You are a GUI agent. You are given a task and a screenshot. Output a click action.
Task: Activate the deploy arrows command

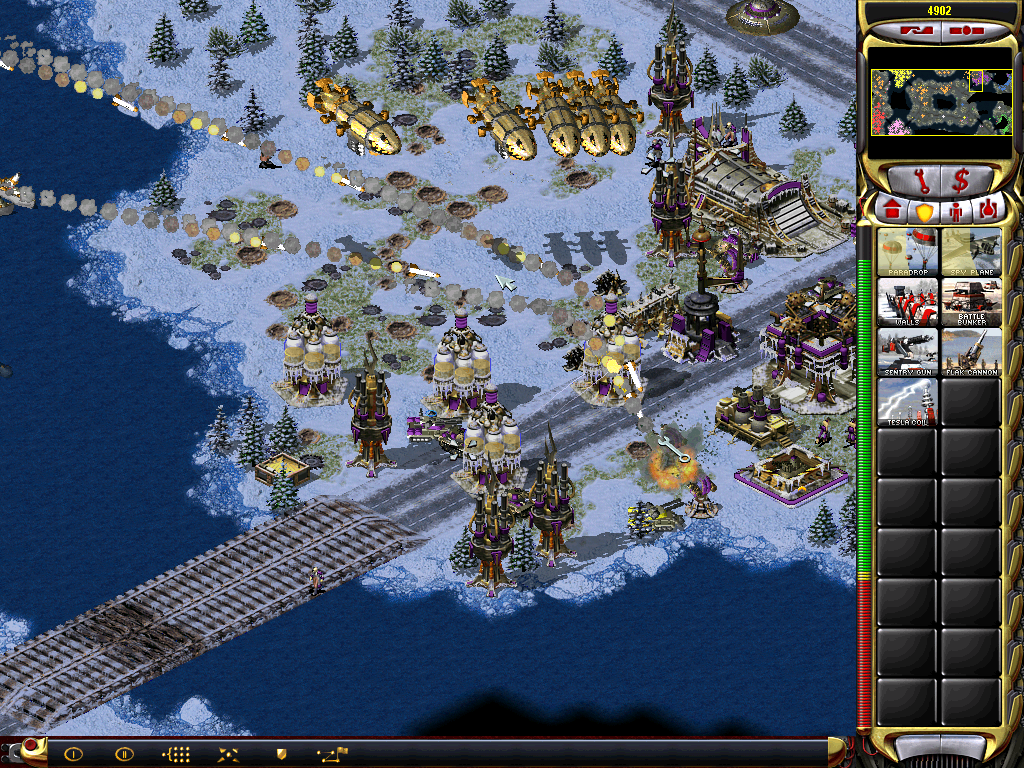click(x=227, y=754)
